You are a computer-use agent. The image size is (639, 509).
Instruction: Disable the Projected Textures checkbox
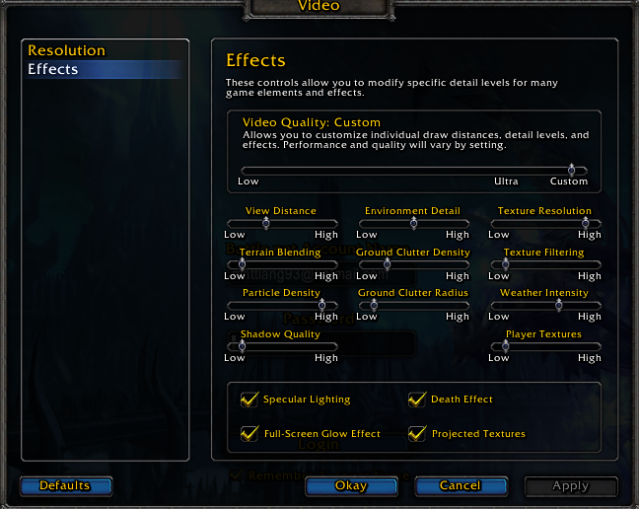point(417,433)
